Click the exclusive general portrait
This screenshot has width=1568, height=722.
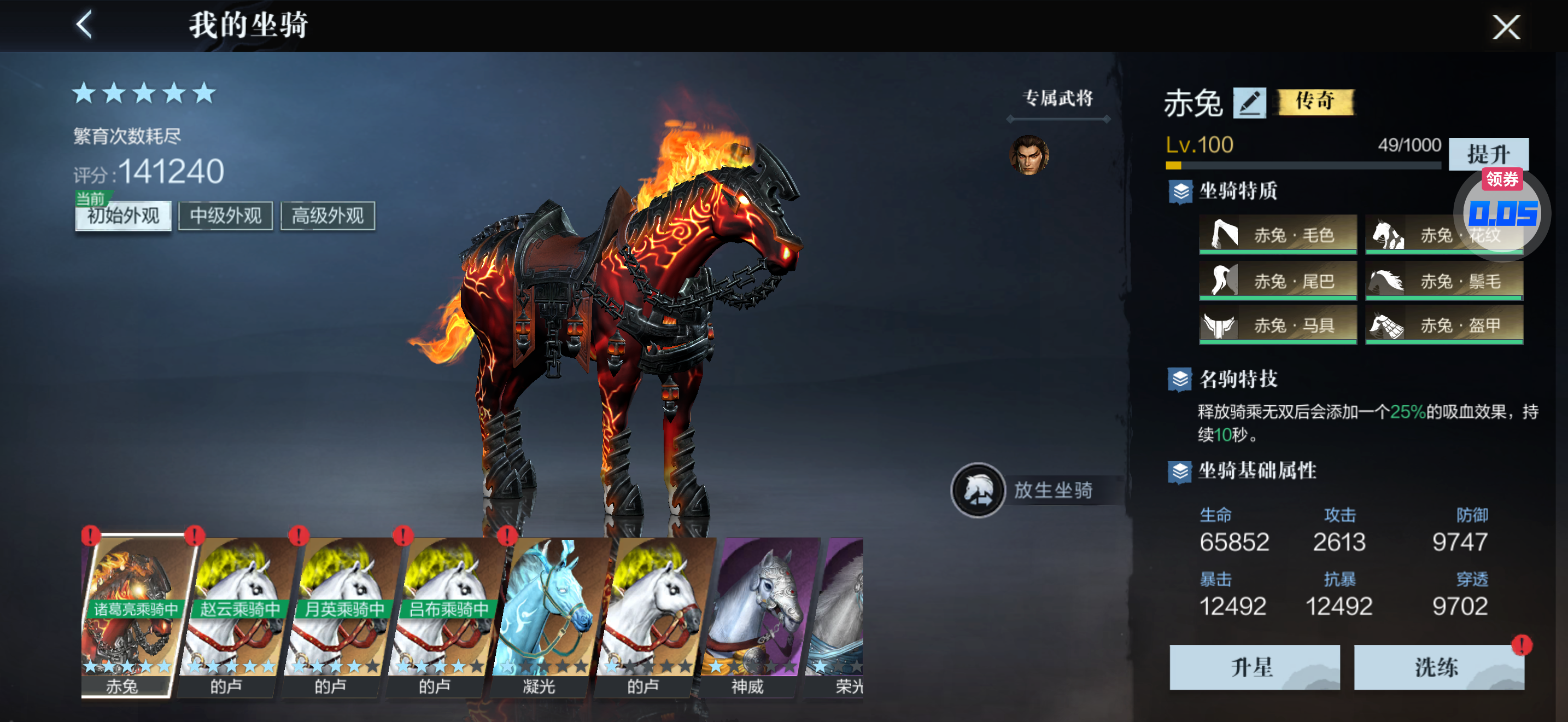1029,155
